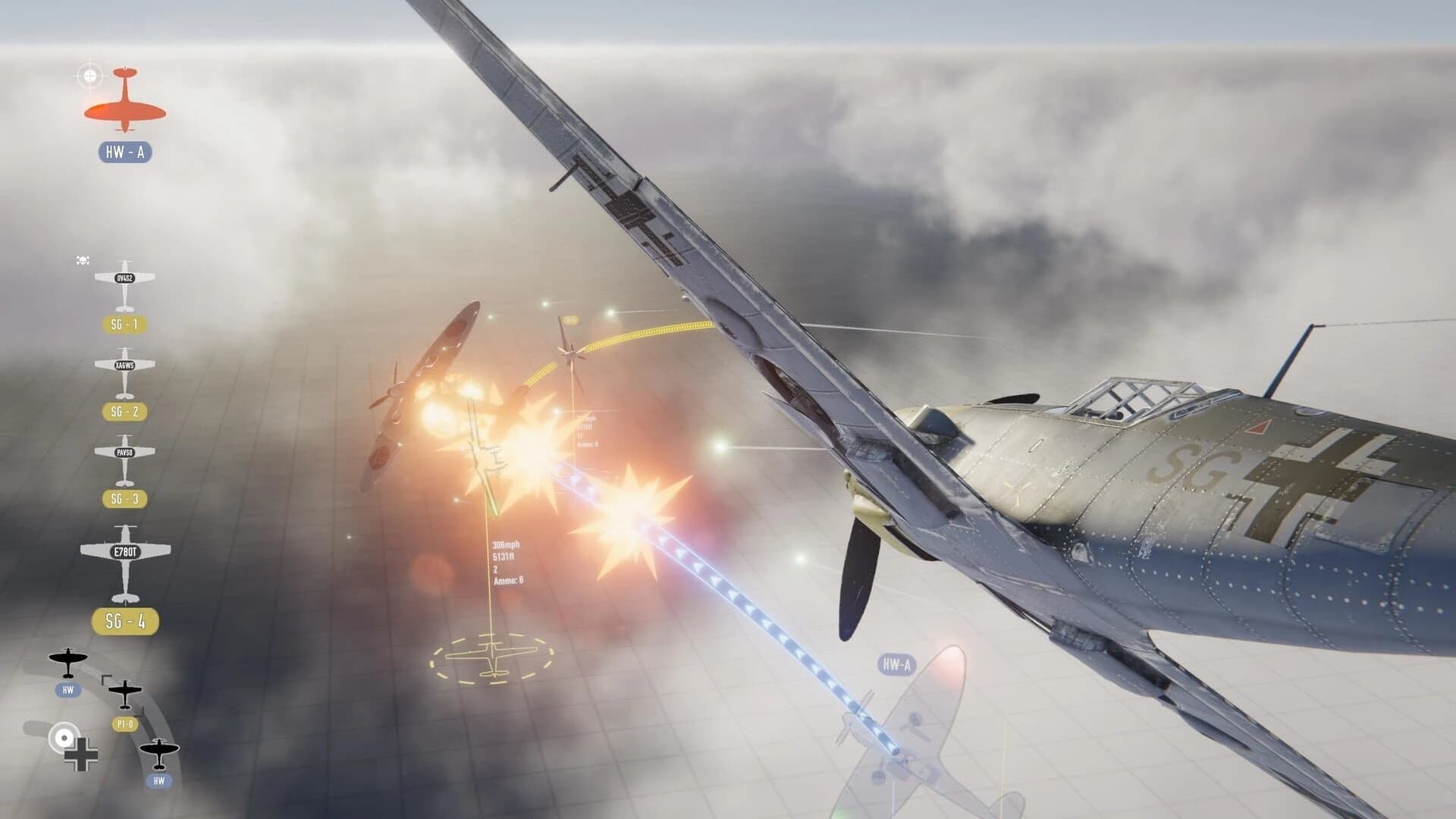
Task: Select the PAVS0 aircraft silhouette for SG-3
Action: 124,450
